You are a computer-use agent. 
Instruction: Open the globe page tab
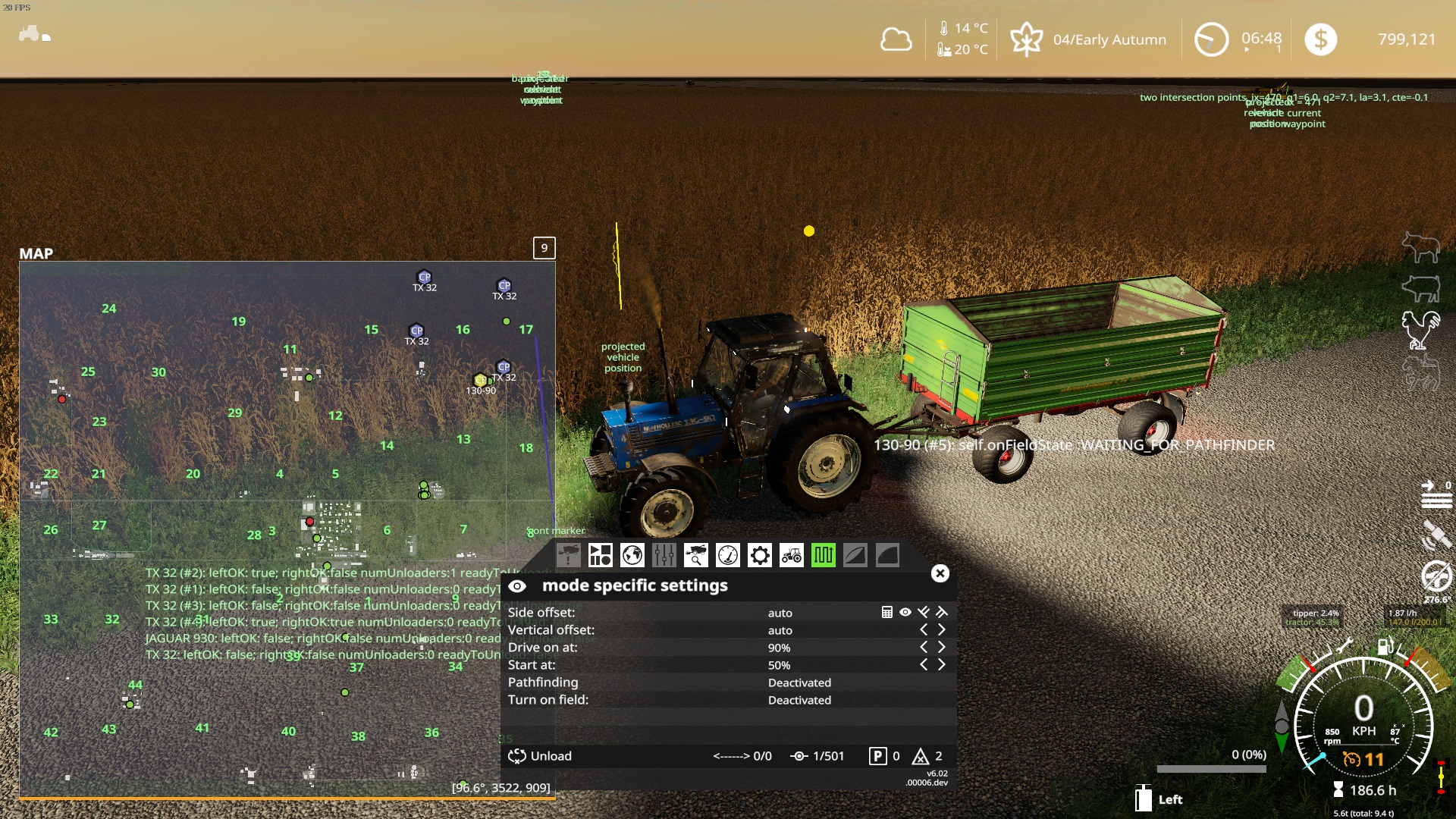(x=632, y=556)
